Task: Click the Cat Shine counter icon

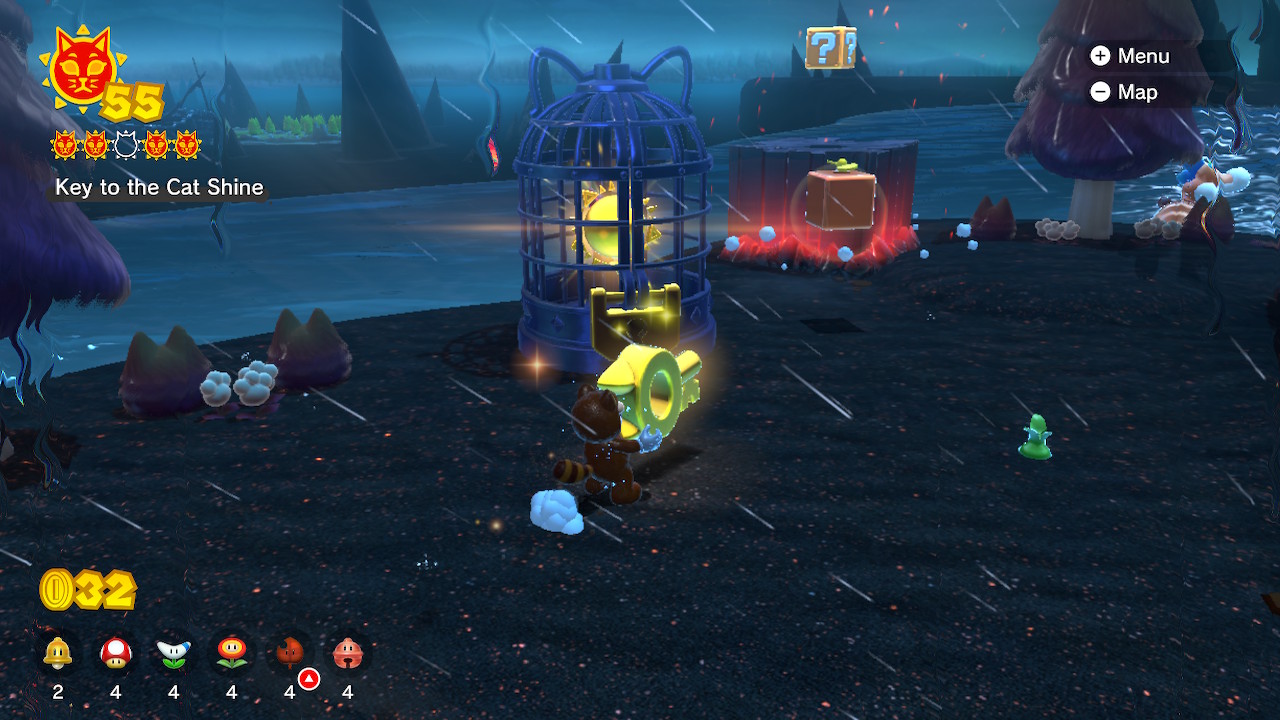Action: (x=80, y=72)
